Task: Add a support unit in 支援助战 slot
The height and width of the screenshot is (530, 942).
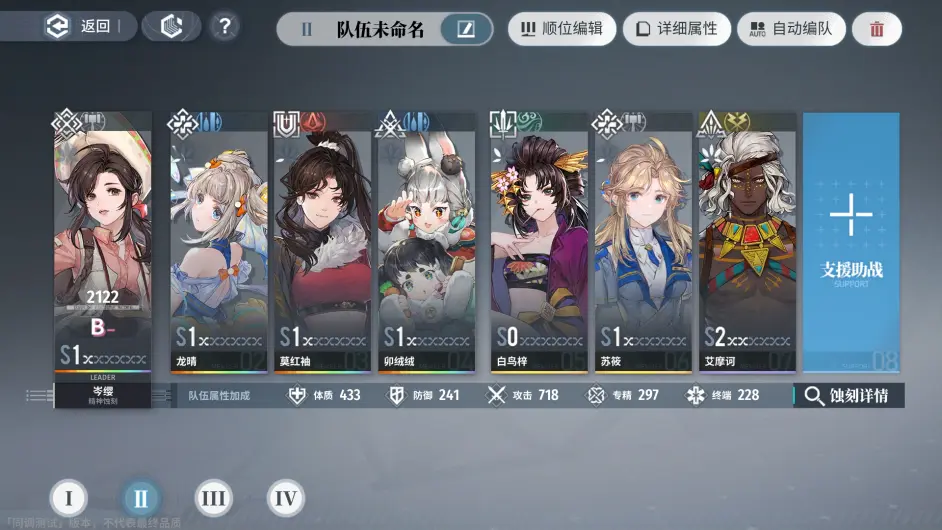Action: tap(851, 240)
